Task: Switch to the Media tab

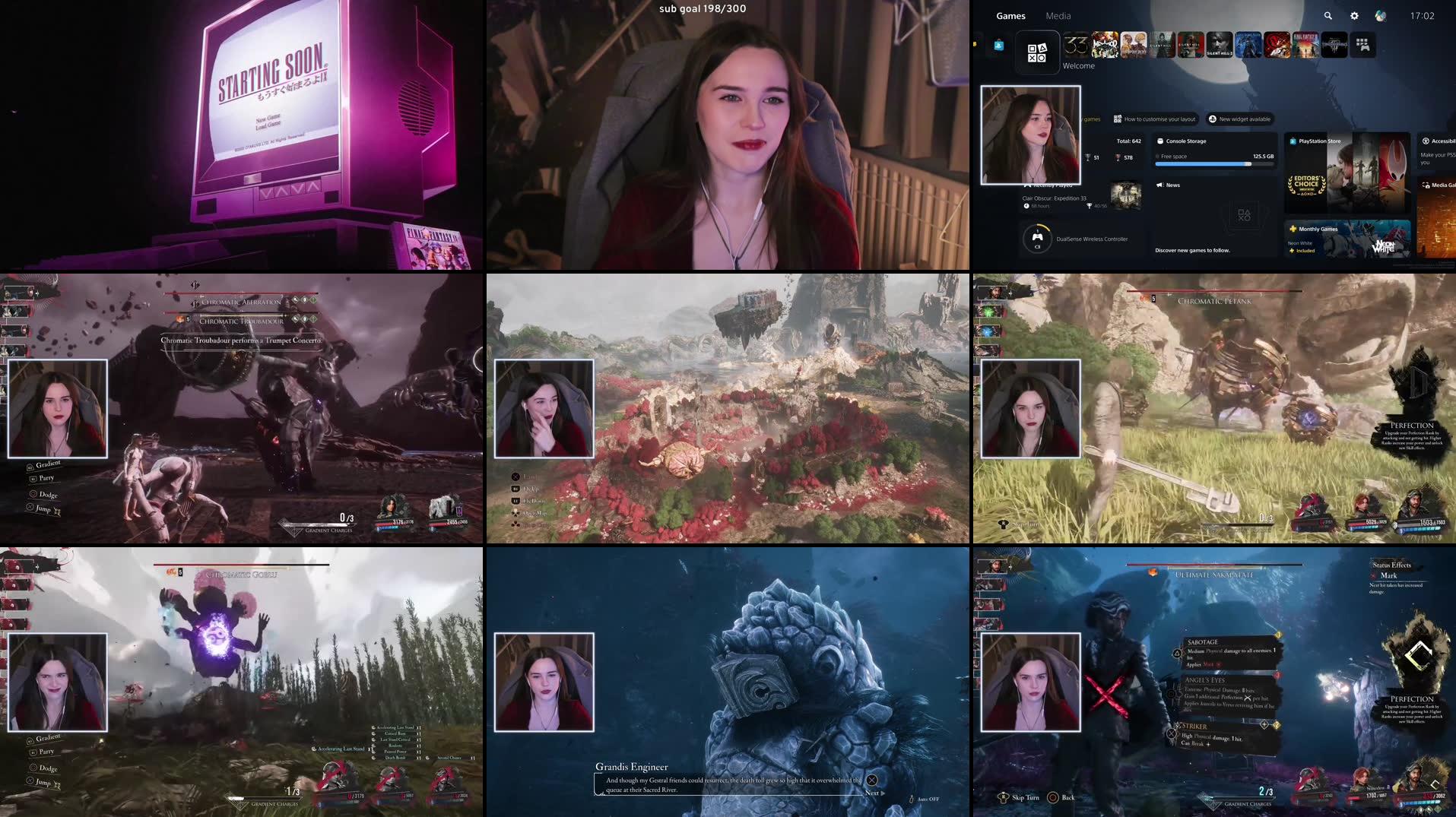Action: [1058, 16]
